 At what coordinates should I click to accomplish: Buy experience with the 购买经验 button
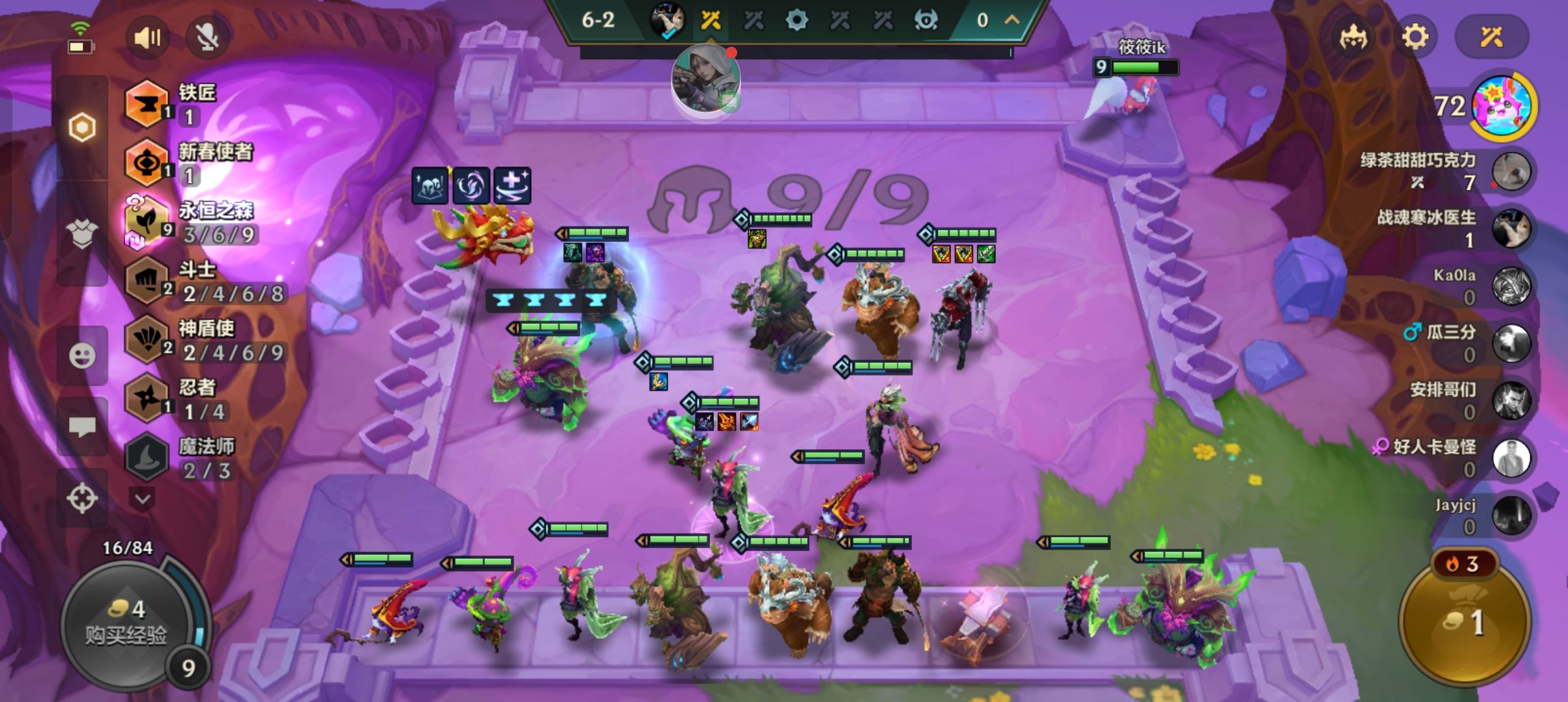127,622
